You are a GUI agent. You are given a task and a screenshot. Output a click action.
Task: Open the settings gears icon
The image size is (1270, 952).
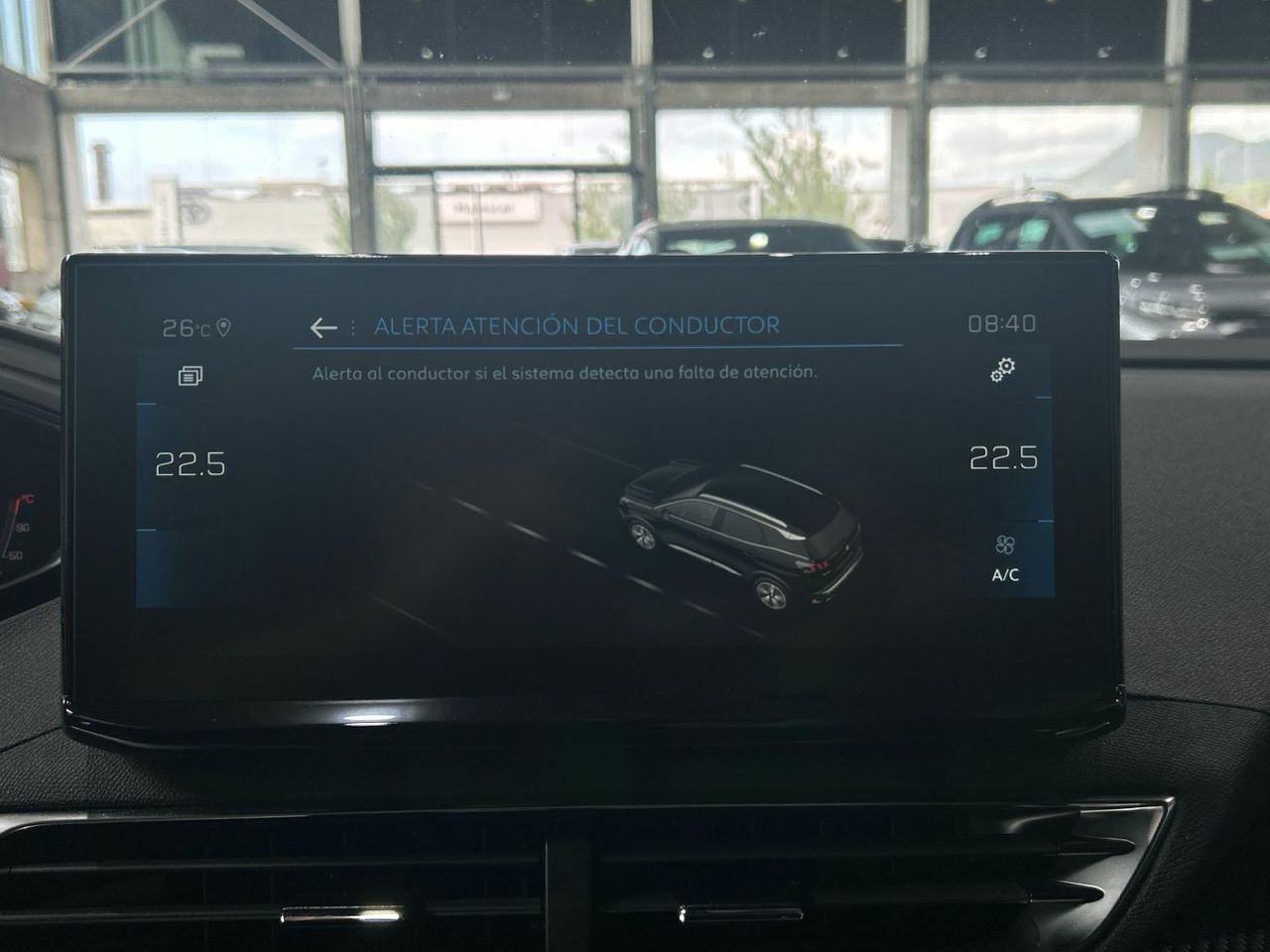(1003, 373)
